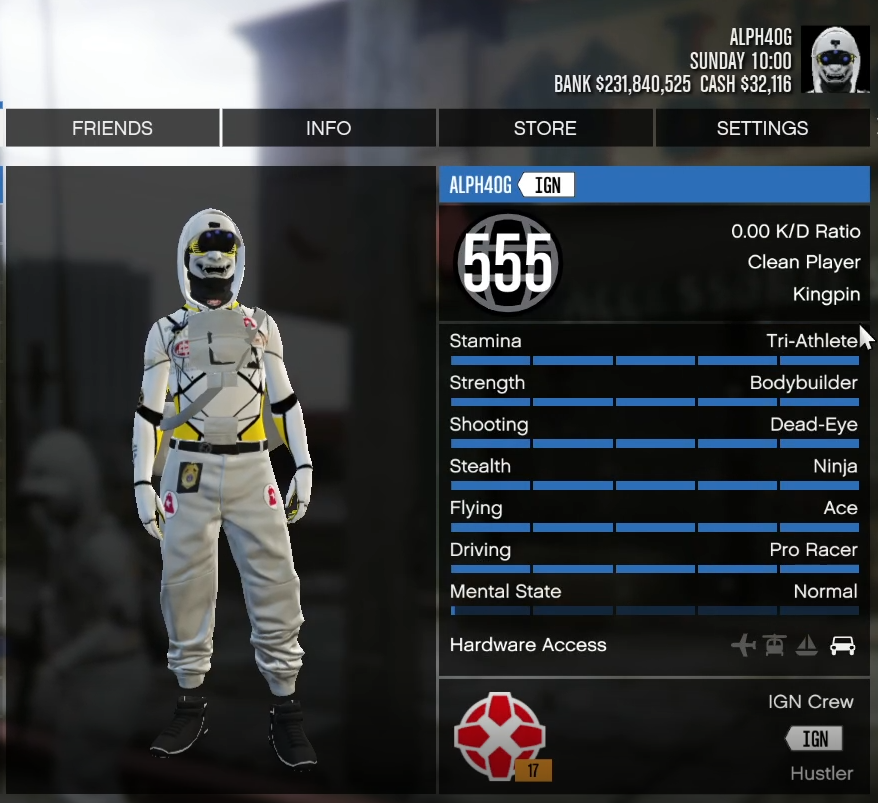Select the Hardware Access helicopter icon
The width and height of the screenshot is (878, 803).
pyautogui.click(x=774, y=645)
